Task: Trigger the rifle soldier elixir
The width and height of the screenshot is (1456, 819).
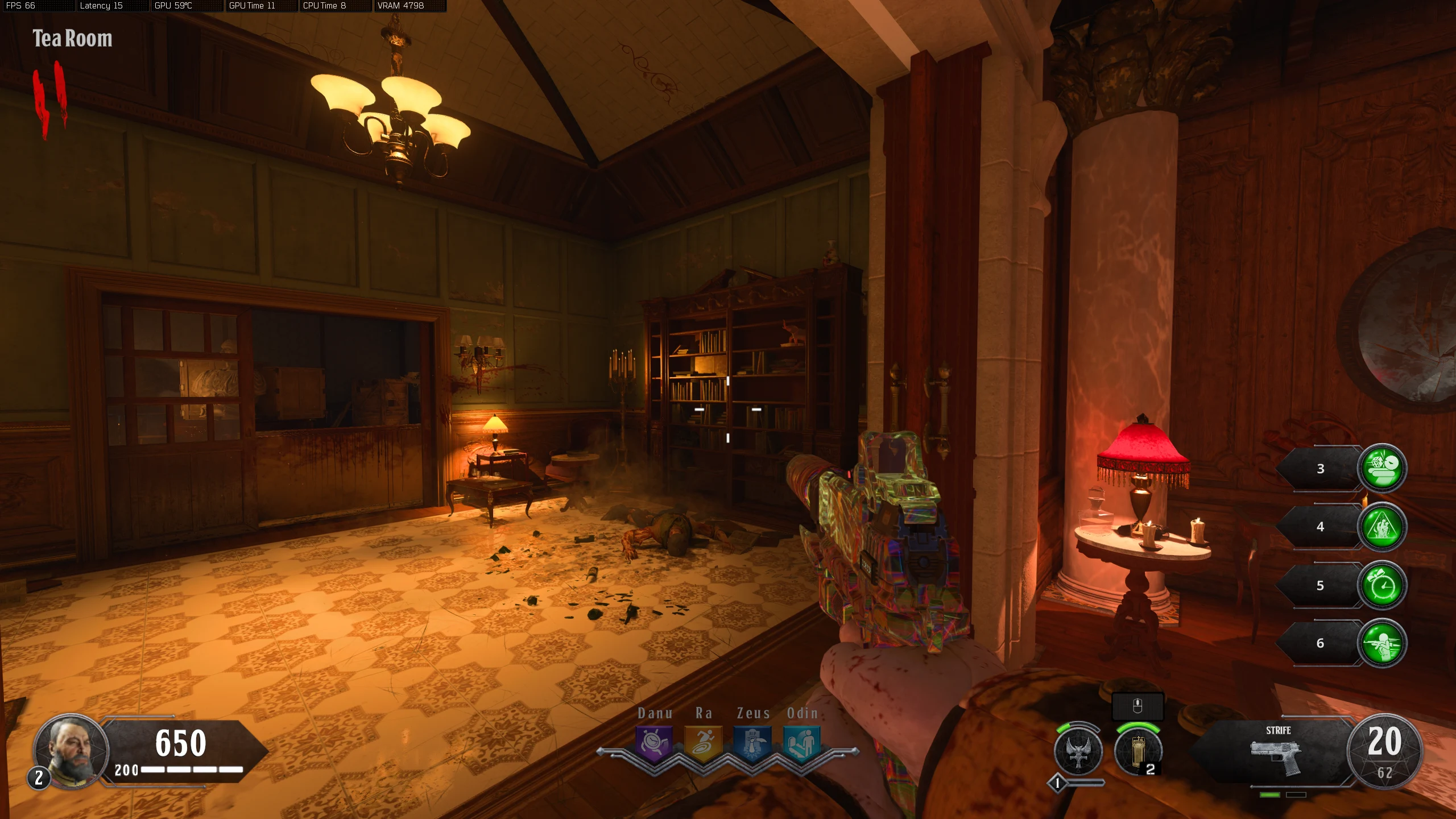Action: point(1382,643)
